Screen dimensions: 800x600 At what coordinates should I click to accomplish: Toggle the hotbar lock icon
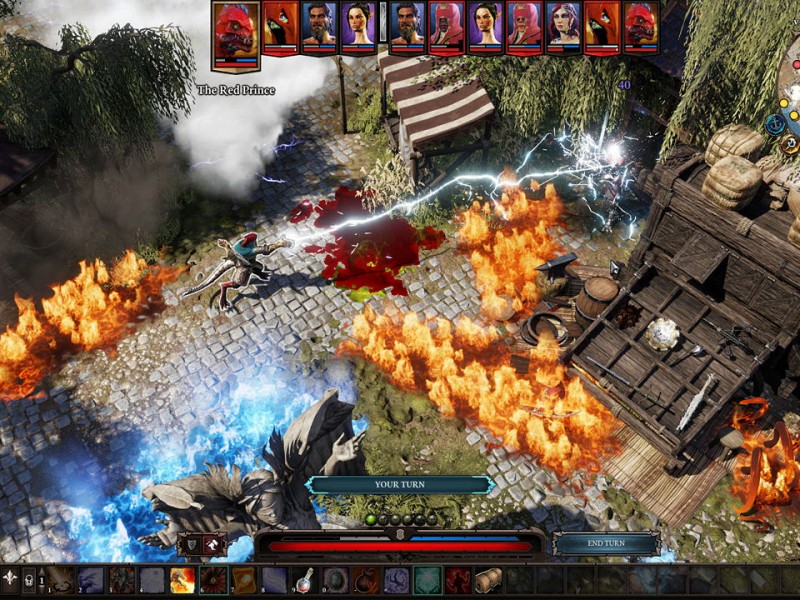[29, 579]
